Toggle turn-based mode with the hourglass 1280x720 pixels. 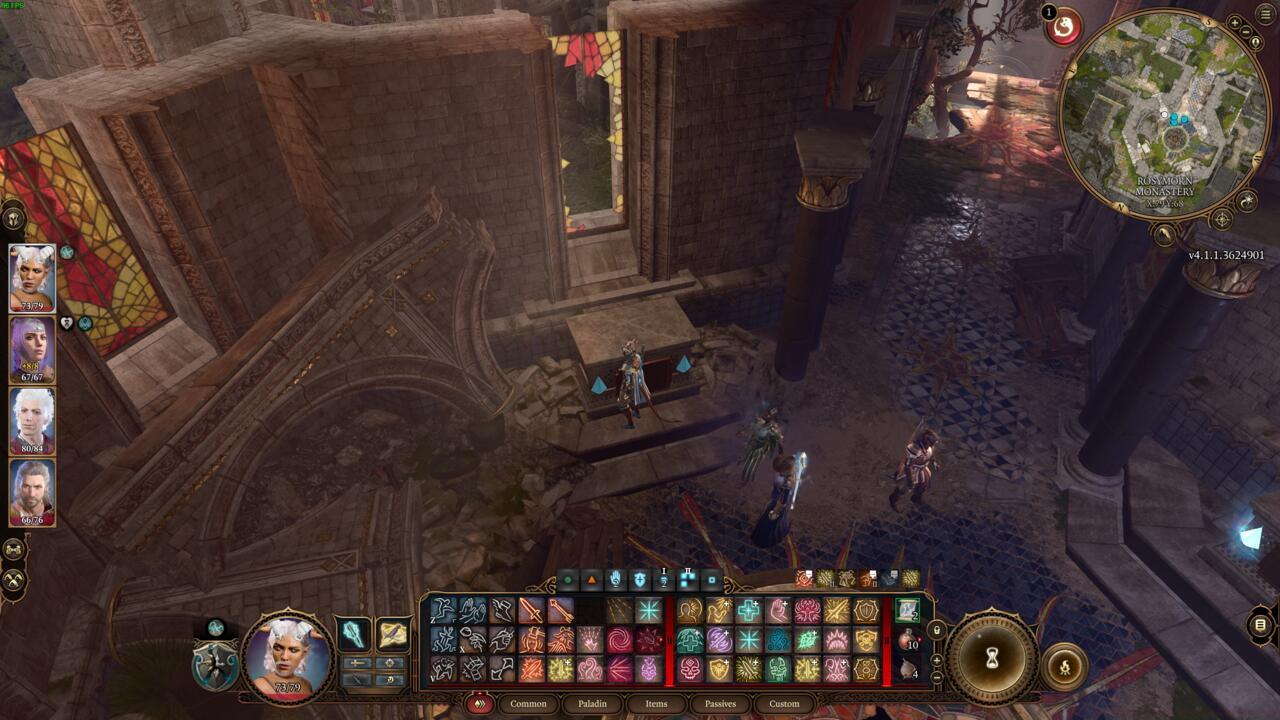click(992, 657)
